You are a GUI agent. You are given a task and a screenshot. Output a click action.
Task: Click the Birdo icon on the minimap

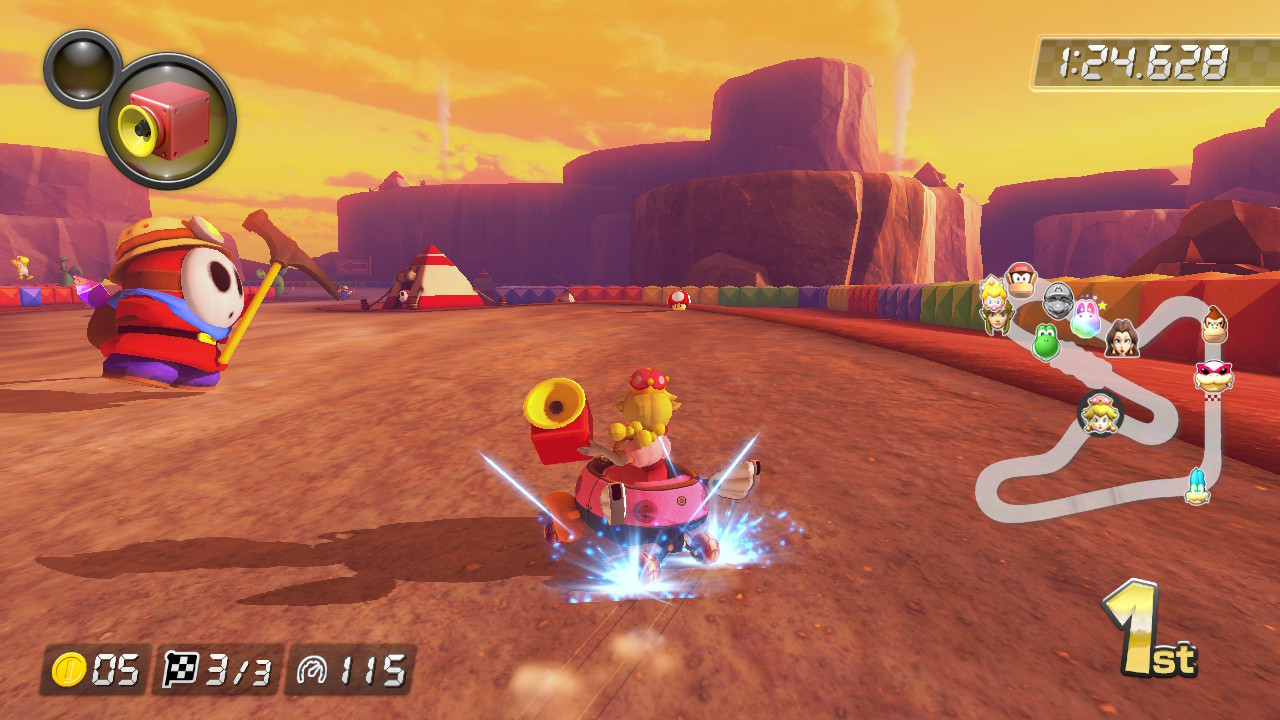(x=1085, y=321)
